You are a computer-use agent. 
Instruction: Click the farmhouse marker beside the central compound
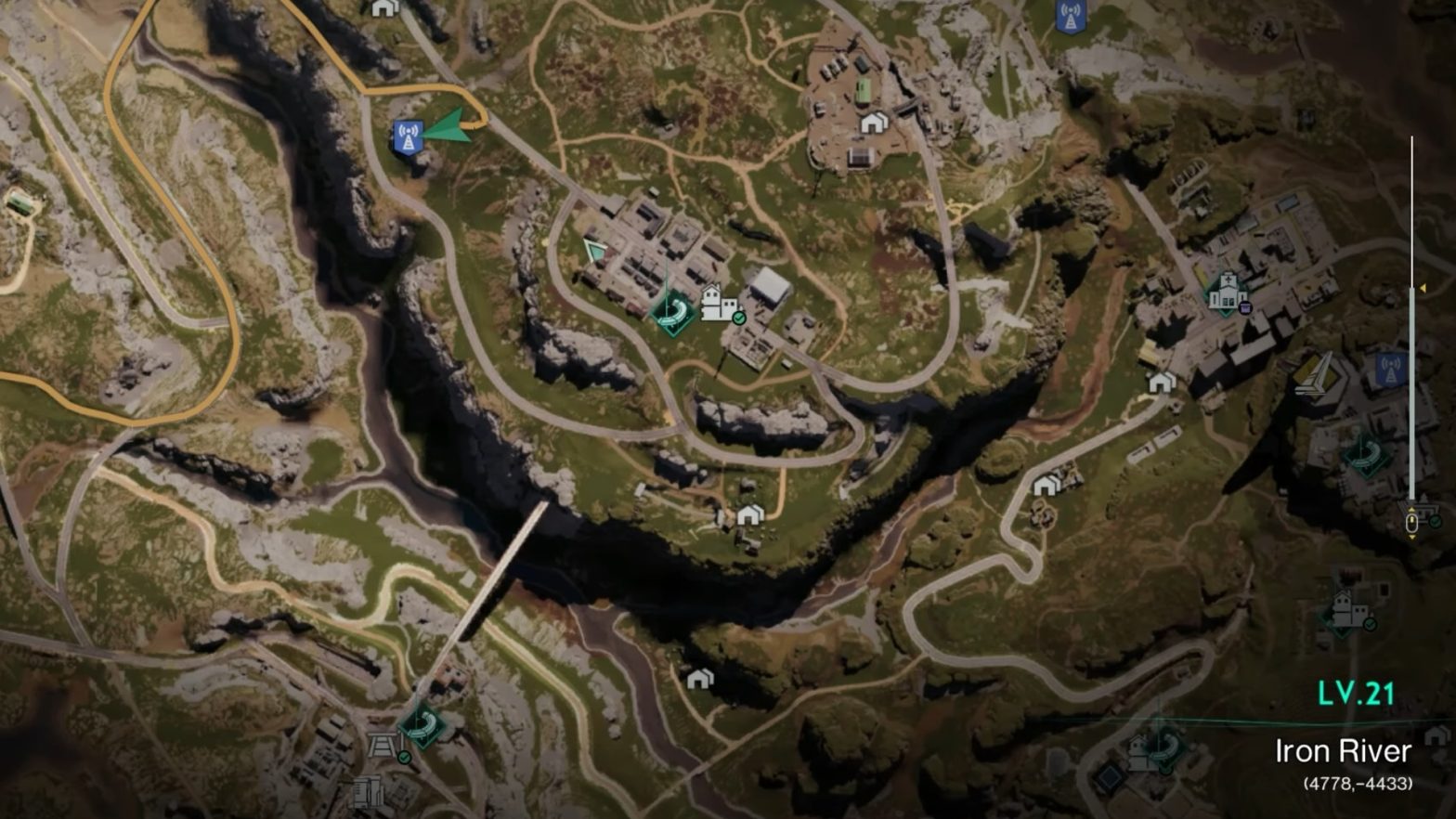pyautogui.click(x=720, y=303)
